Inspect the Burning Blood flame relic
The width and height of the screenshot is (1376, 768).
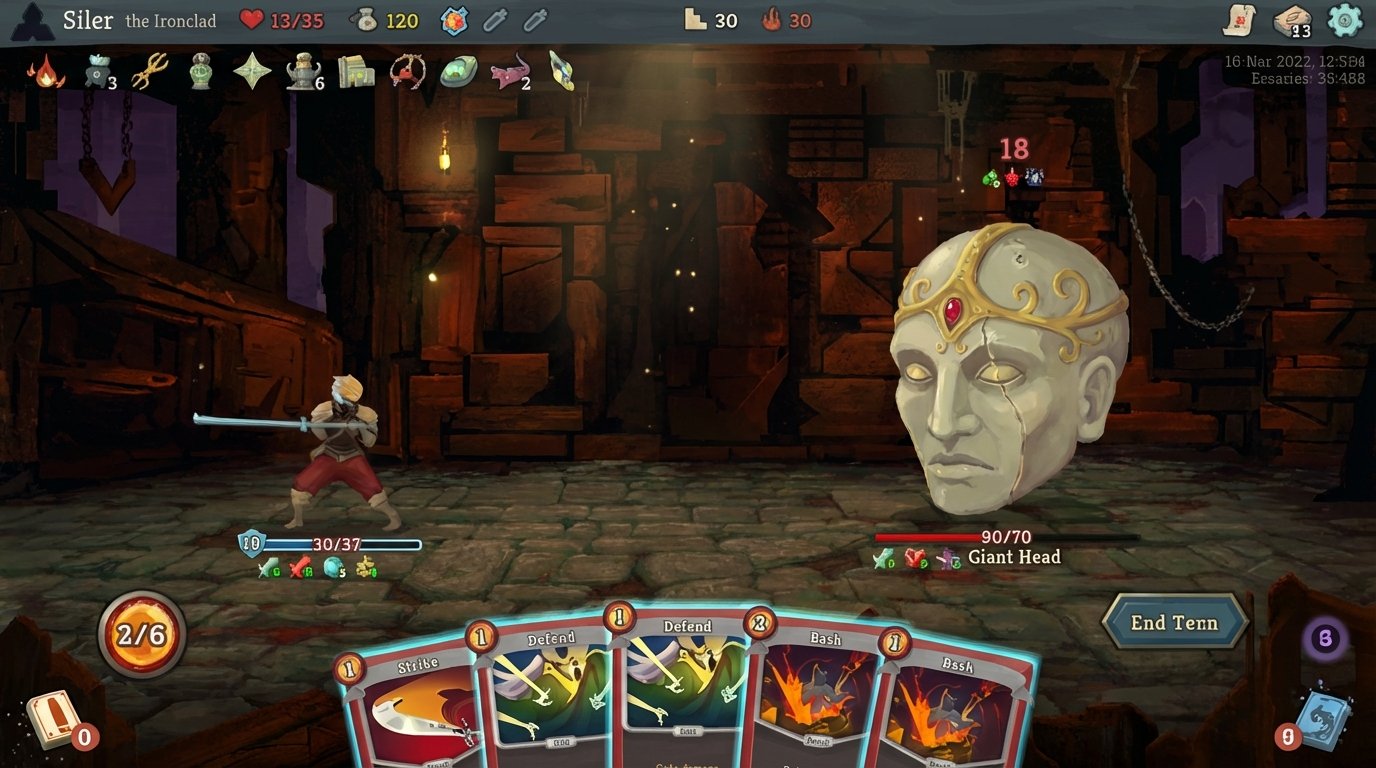click(x=46, y=71)
